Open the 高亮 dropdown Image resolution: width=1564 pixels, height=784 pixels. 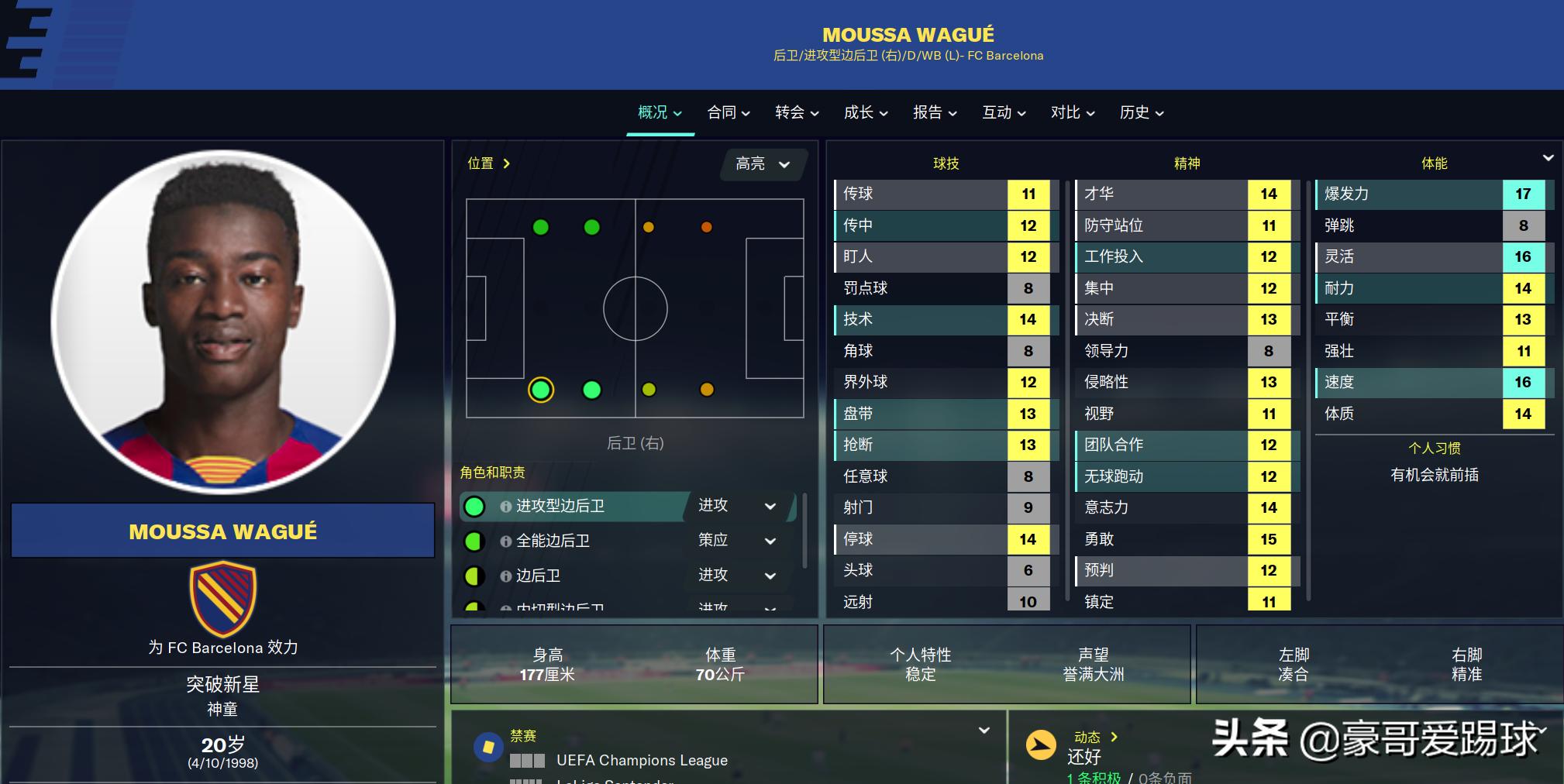tap(763, 164)
